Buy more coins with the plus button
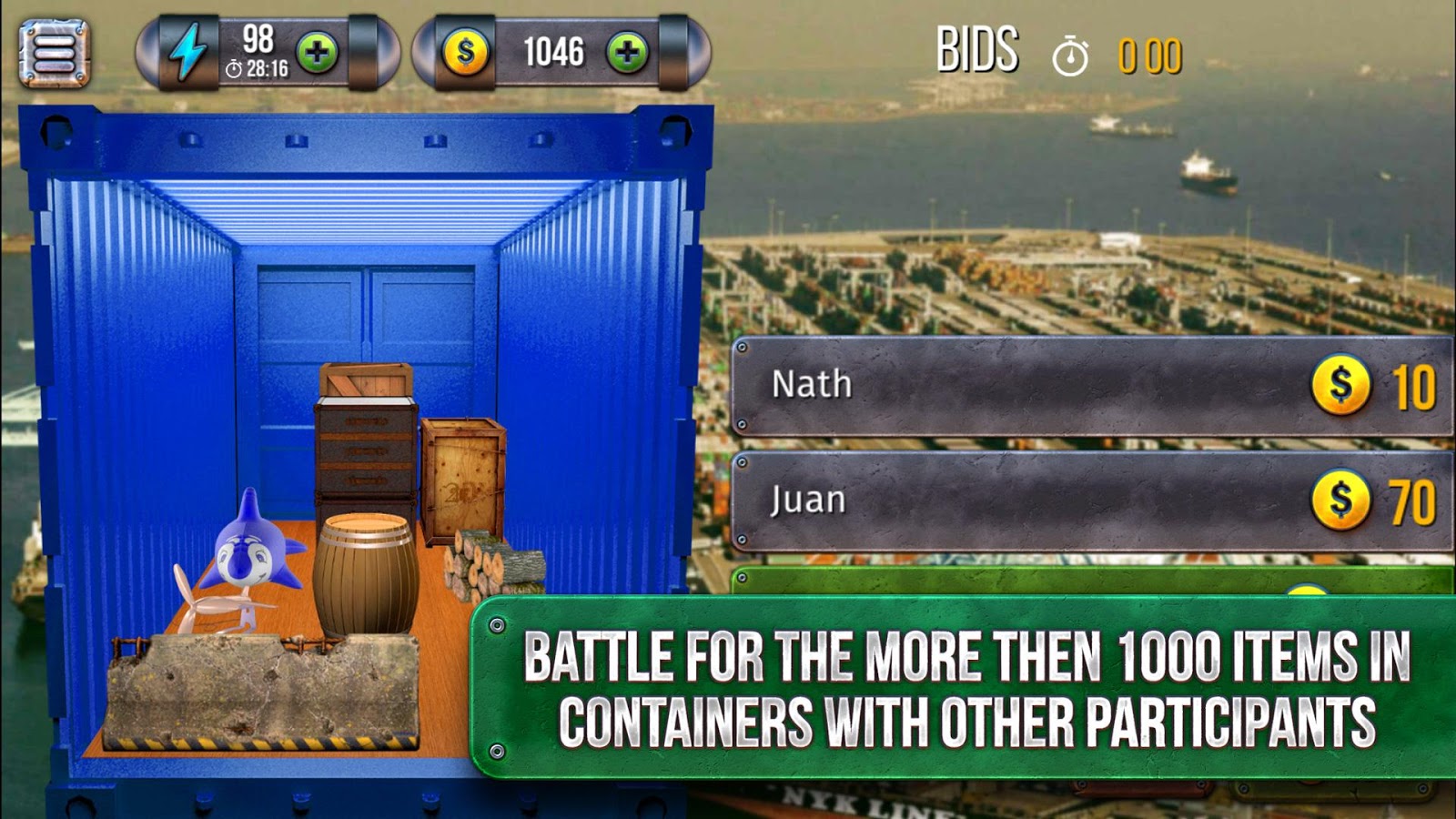Screen dimensions: 1456x819 (627, 53)
